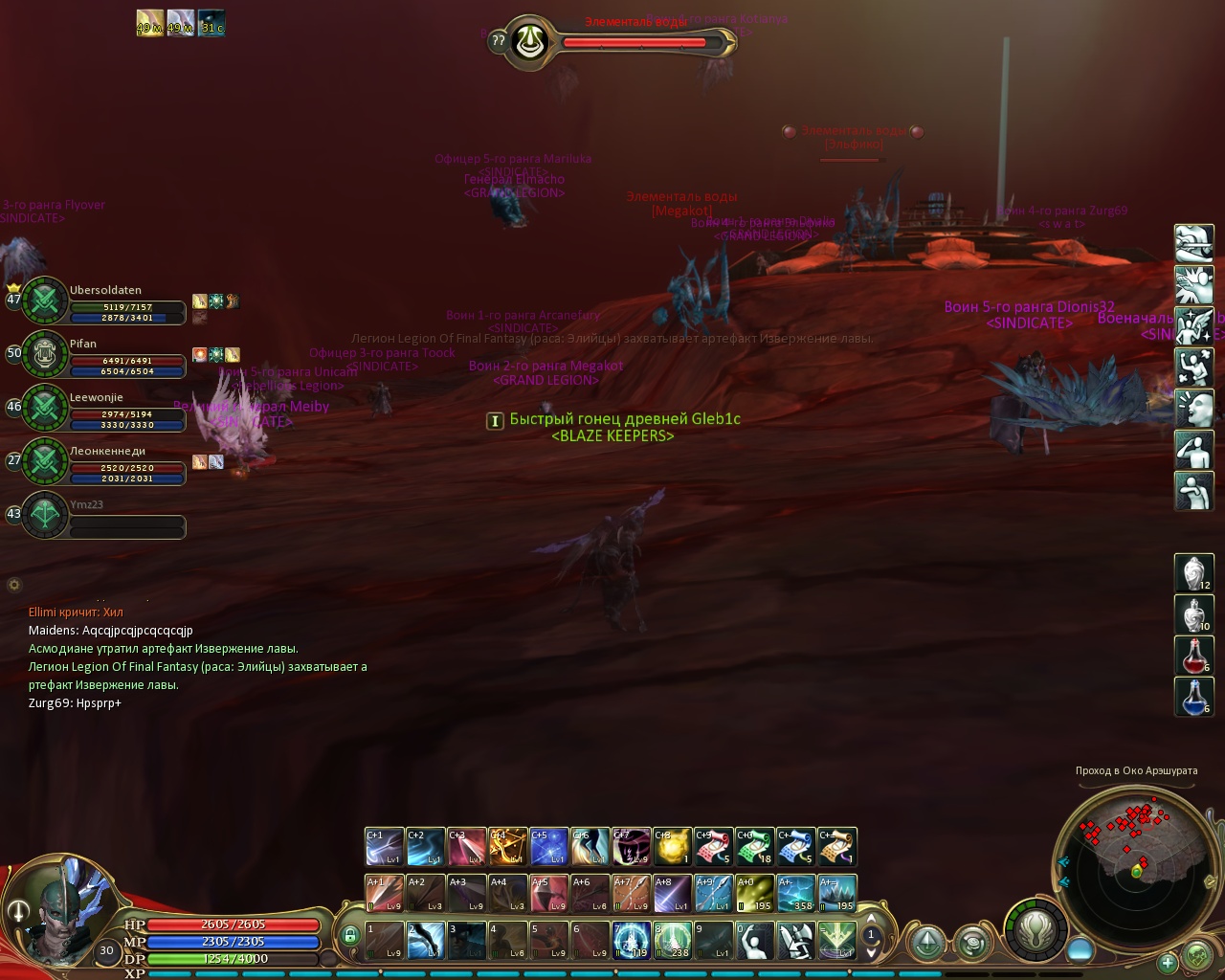
Task: Toggle the hotbar lock button
Action: coord(350,935)
